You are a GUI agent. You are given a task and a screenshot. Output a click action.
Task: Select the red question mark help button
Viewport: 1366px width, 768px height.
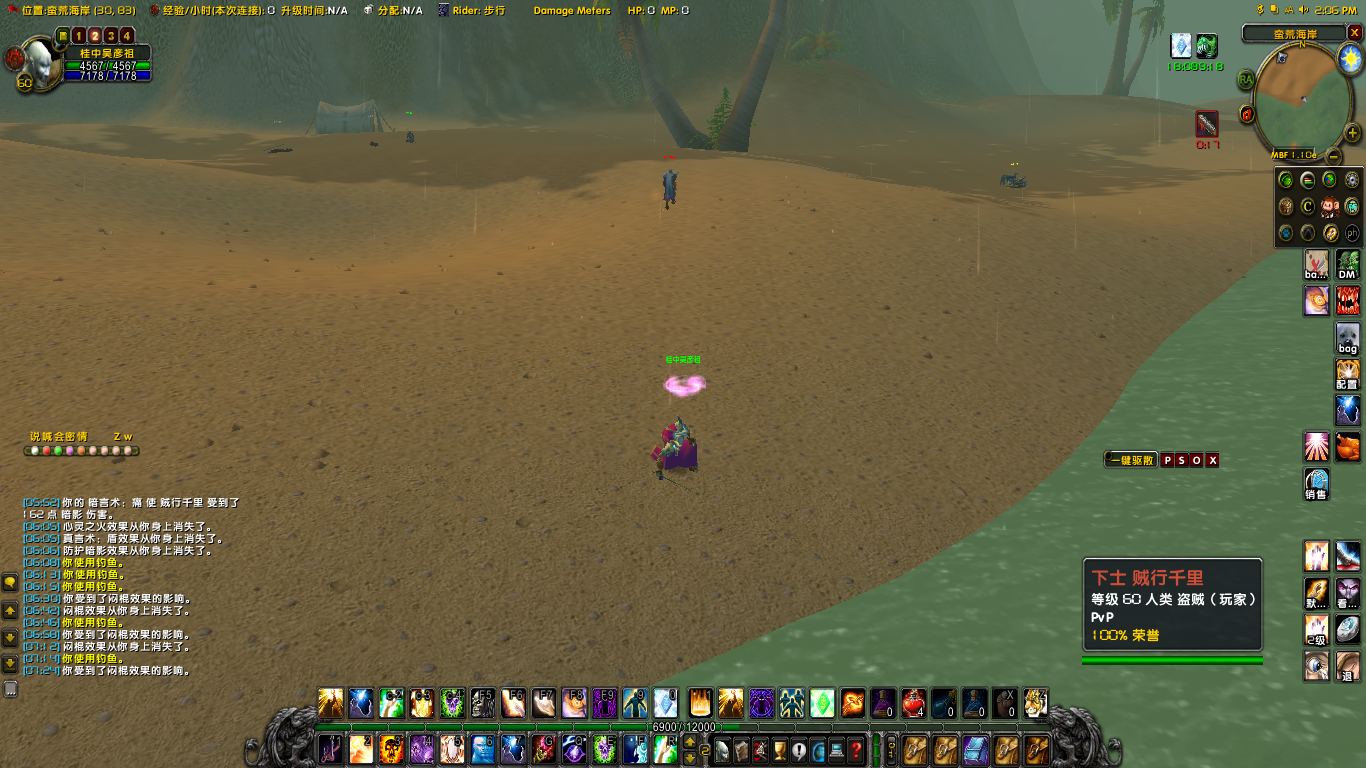pos(856,750)
